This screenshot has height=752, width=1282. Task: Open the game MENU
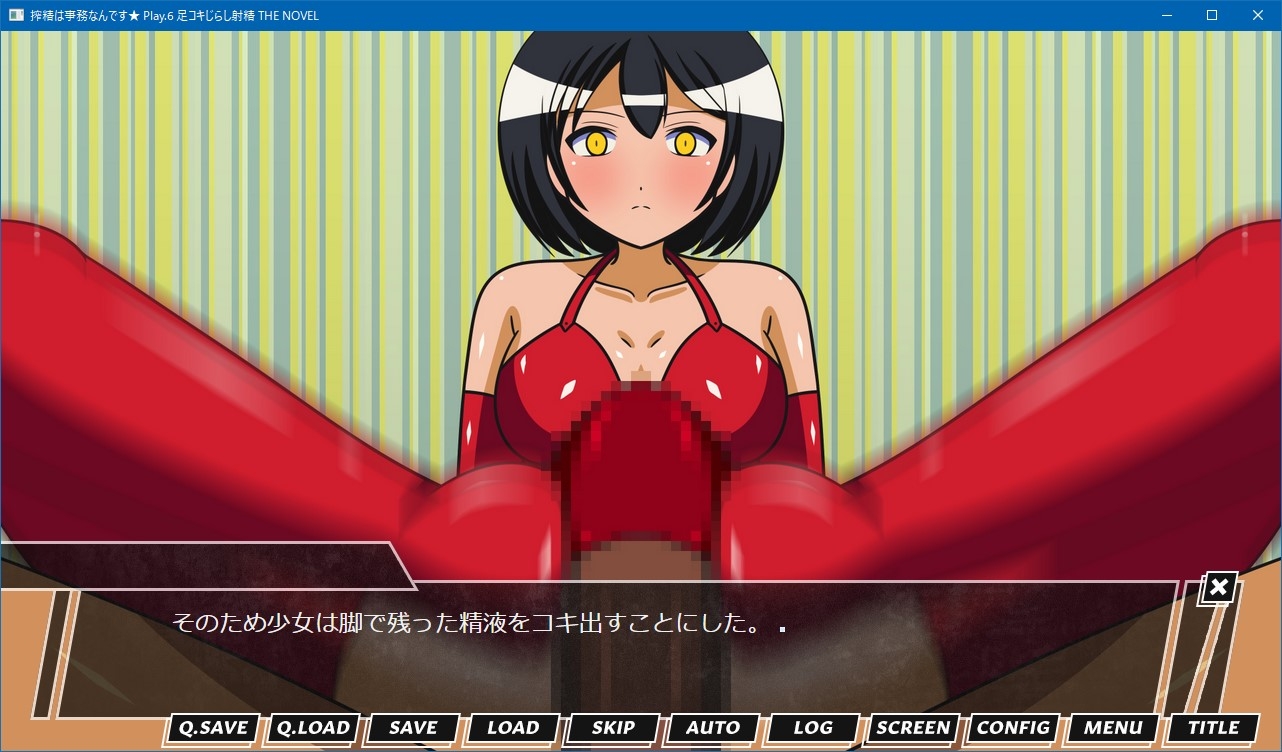[x=1113, y=728]
